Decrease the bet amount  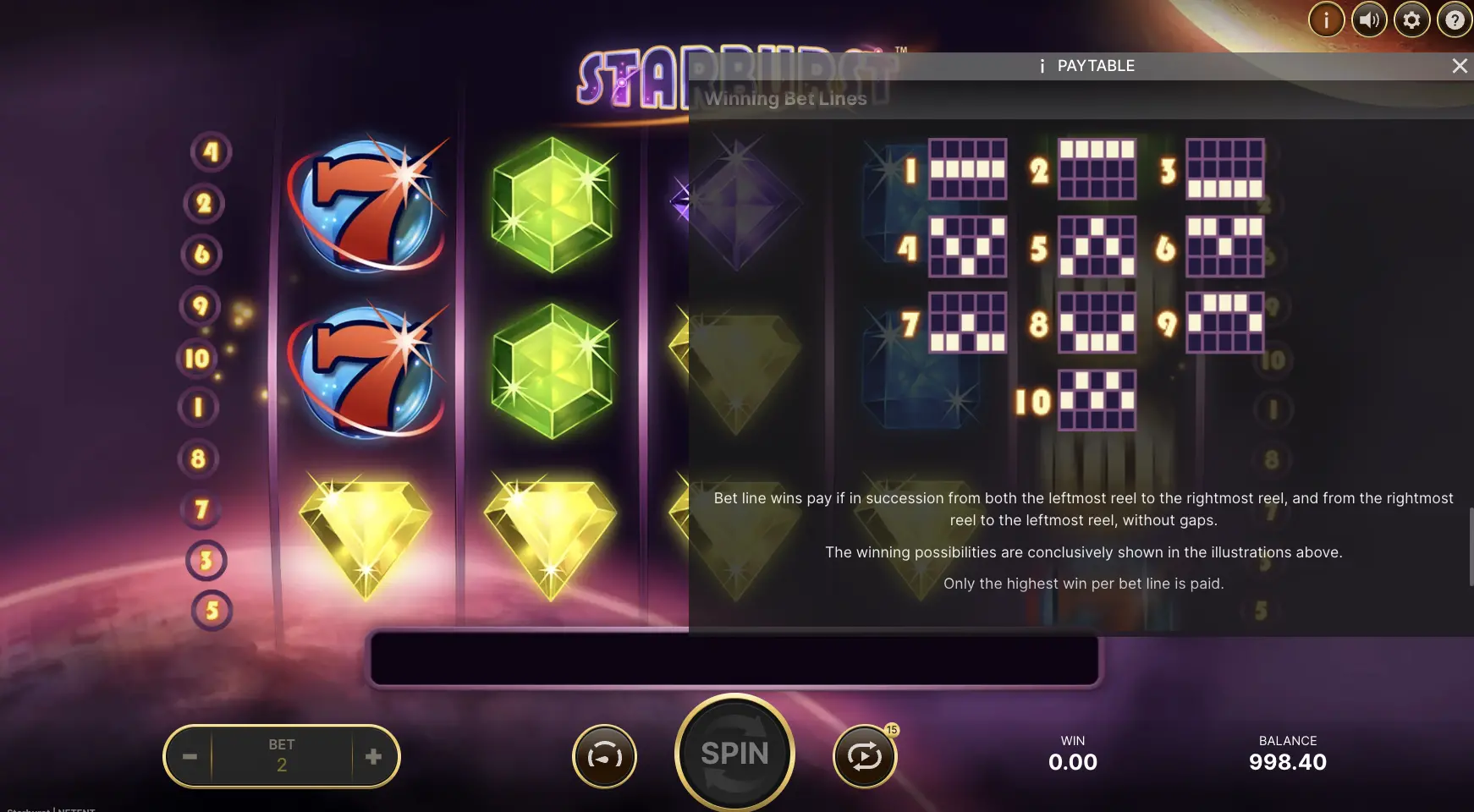coord(189,755)
